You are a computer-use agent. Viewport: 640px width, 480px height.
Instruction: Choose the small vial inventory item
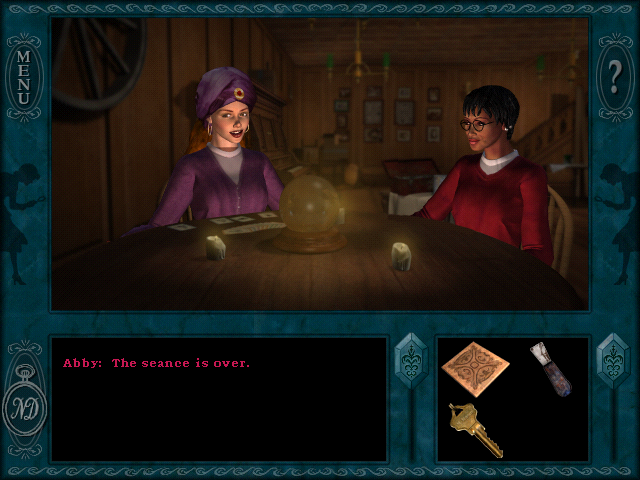[x=550, y=369]
